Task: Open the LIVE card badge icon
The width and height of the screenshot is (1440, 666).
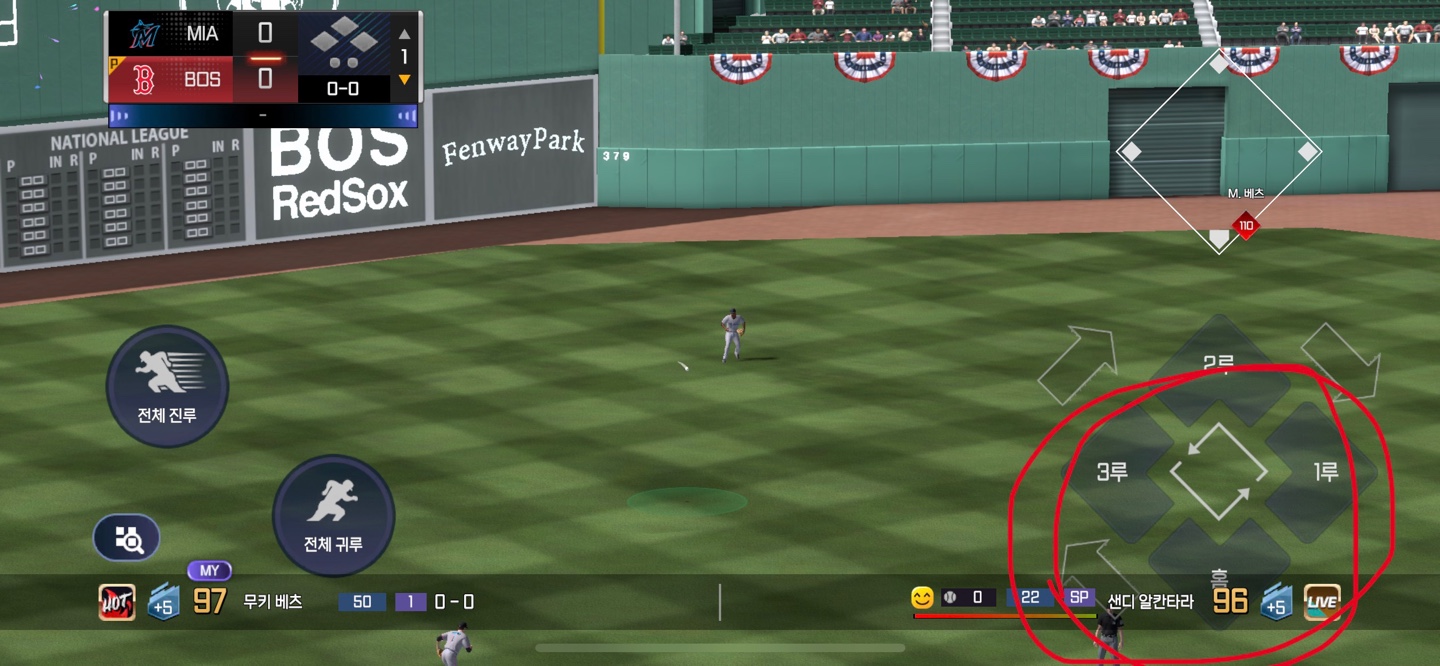Action: [x=1322, y=602]
